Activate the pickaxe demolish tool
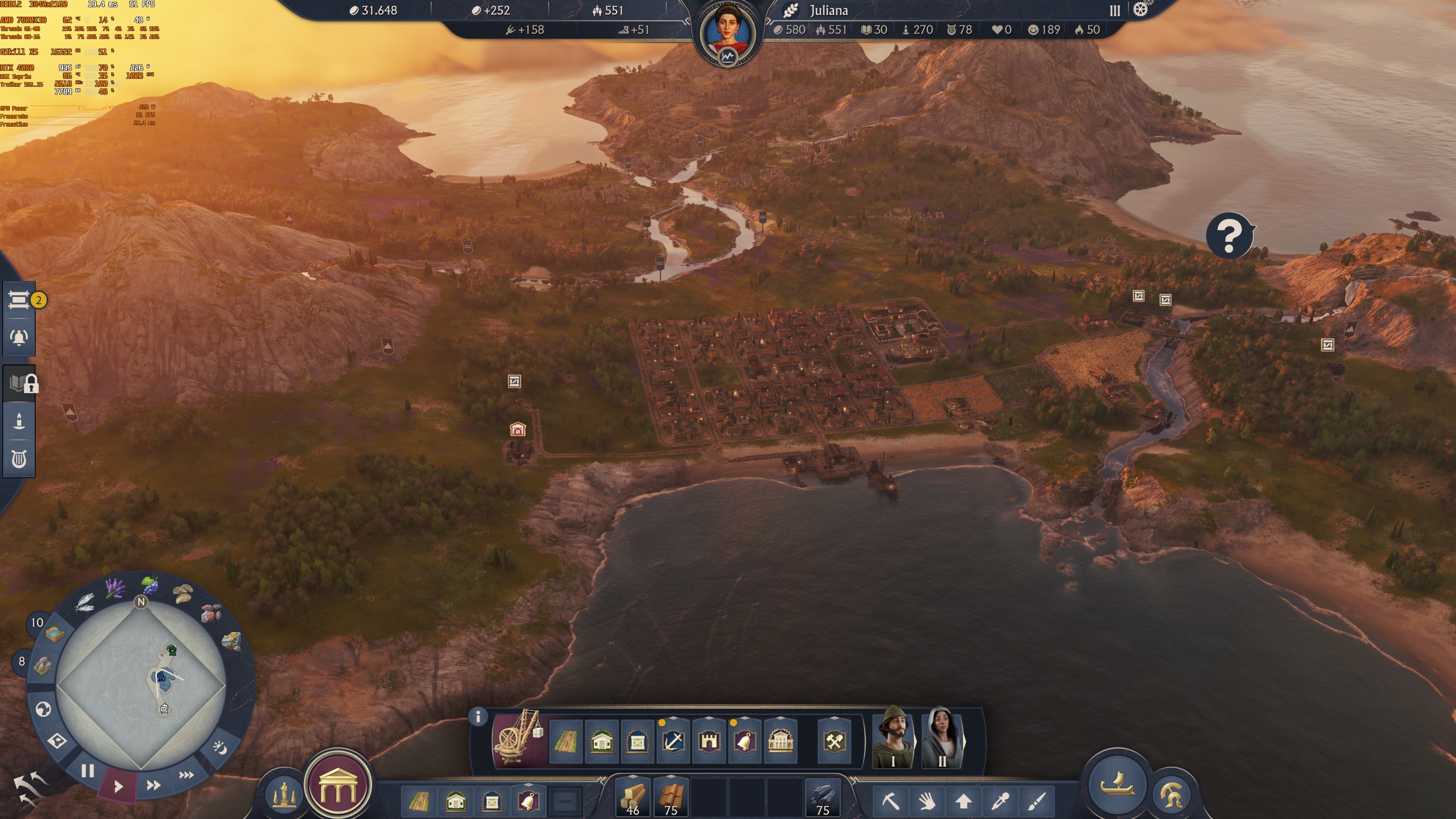The image size is (1456, 819). pos(890,801)
